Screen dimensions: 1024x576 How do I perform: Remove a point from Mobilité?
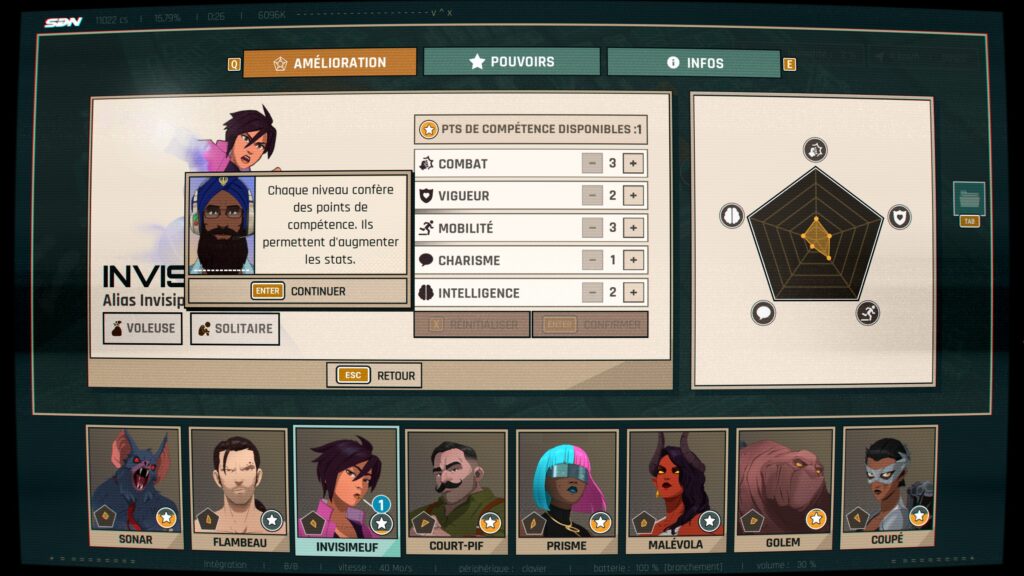click(x=592, y=228)
